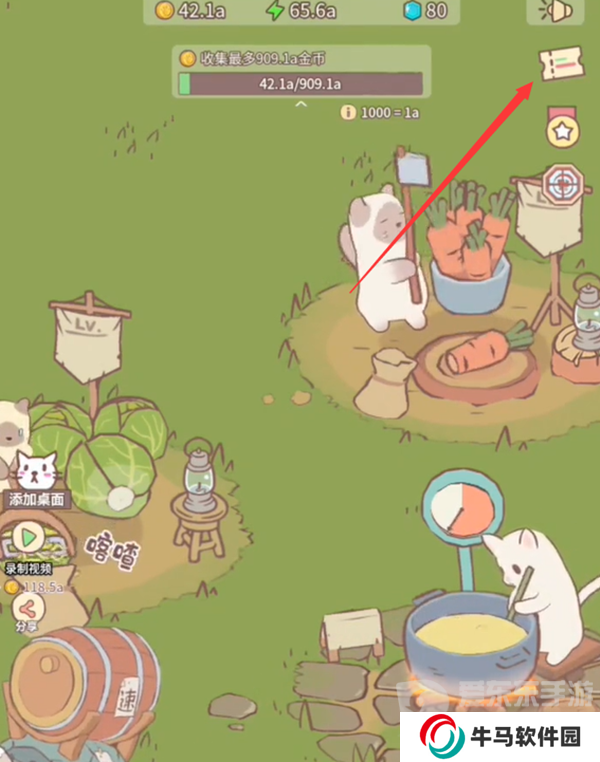Screen dimensions: 600x762
Task: Open the red target icon
Action: point(560,183)
